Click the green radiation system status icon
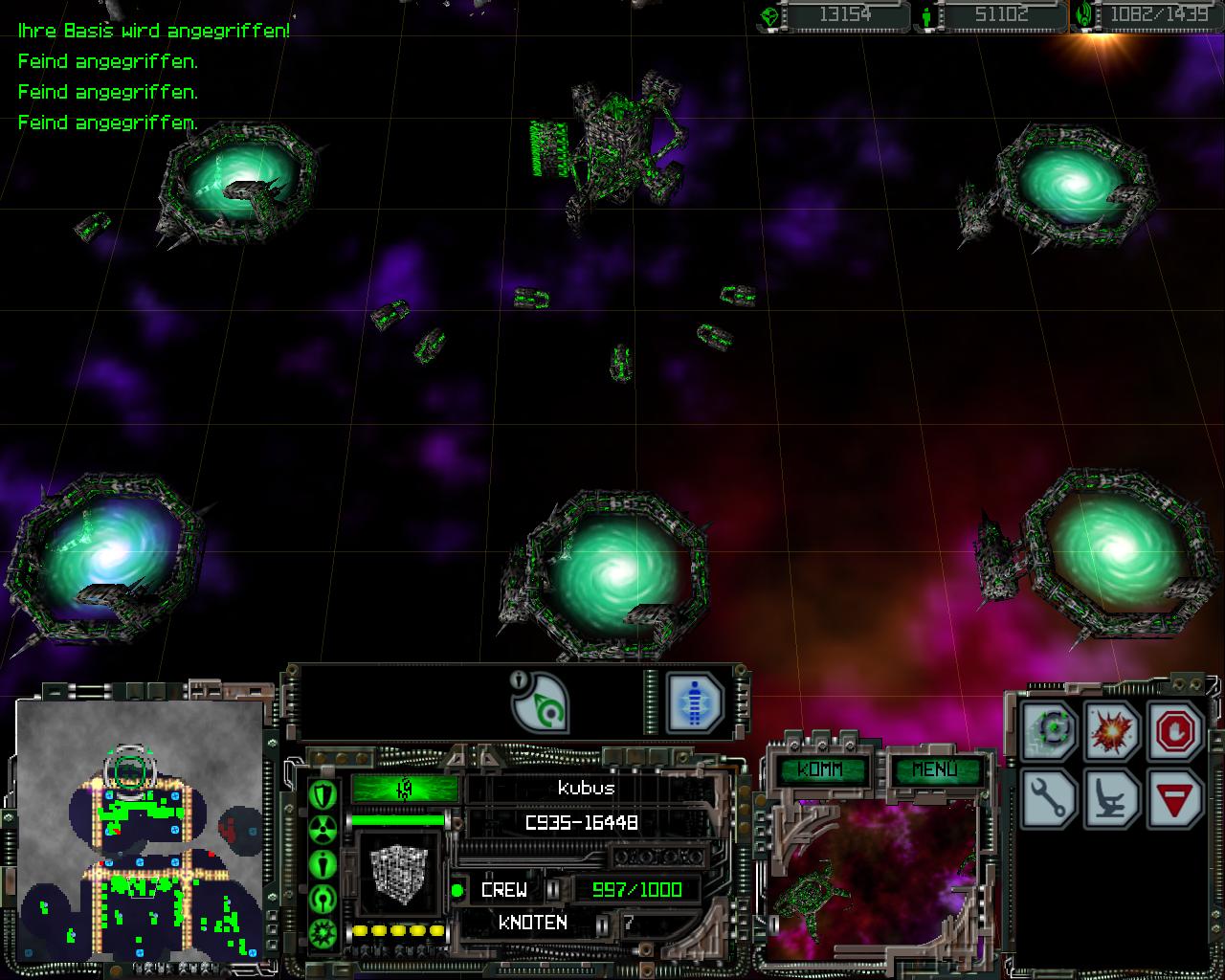The image size is (1225, 980). click(323, 829)
